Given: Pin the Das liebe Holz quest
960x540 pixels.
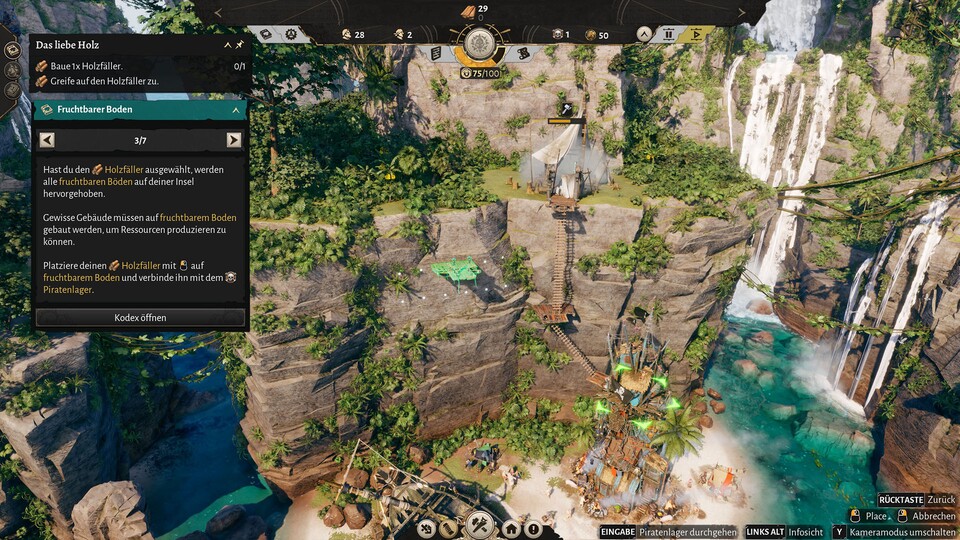Looking at the screenshot, I should pyautogui.click(x=240, y=46).
